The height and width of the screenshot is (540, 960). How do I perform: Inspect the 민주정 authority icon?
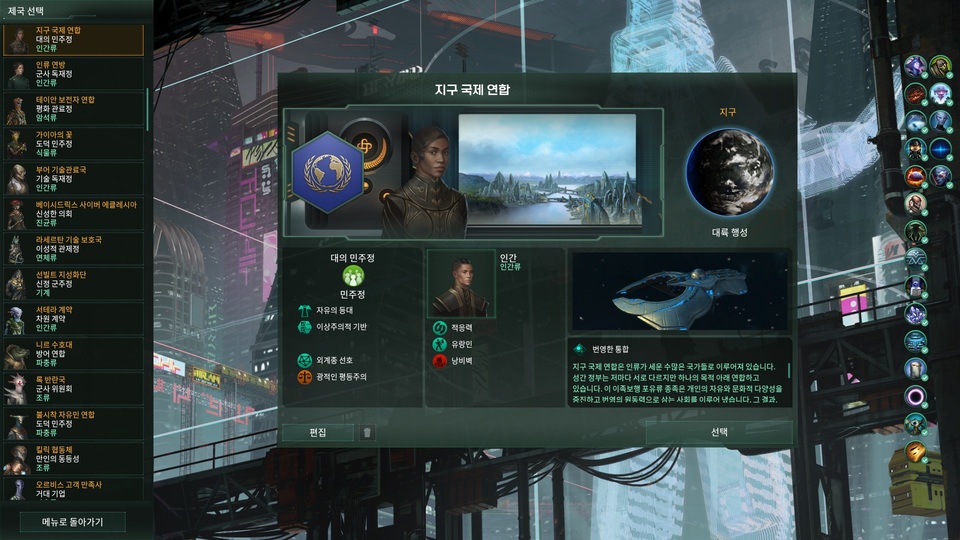[352, 275]
